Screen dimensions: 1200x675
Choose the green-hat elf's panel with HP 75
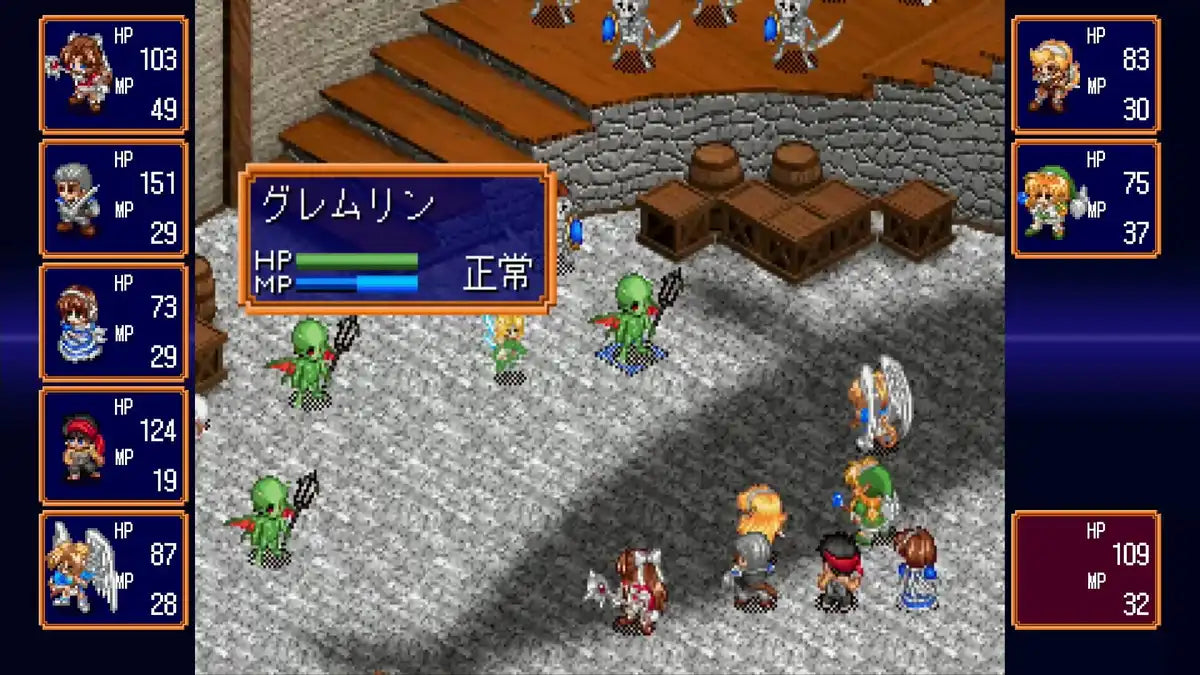(1086, 199)
